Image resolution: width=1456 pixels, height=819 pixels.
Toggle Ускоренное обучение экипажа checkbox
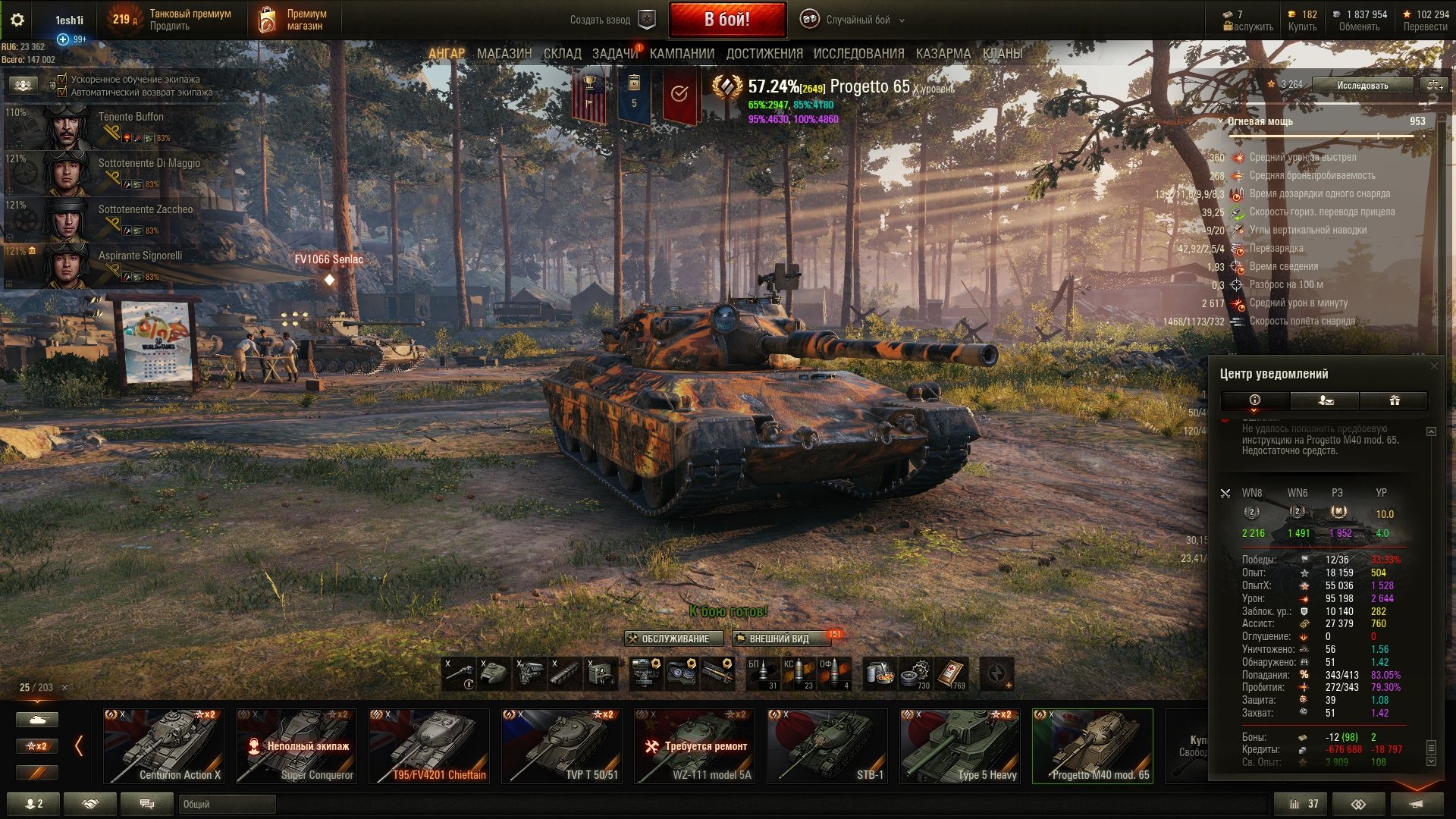(x=63, y=79)
